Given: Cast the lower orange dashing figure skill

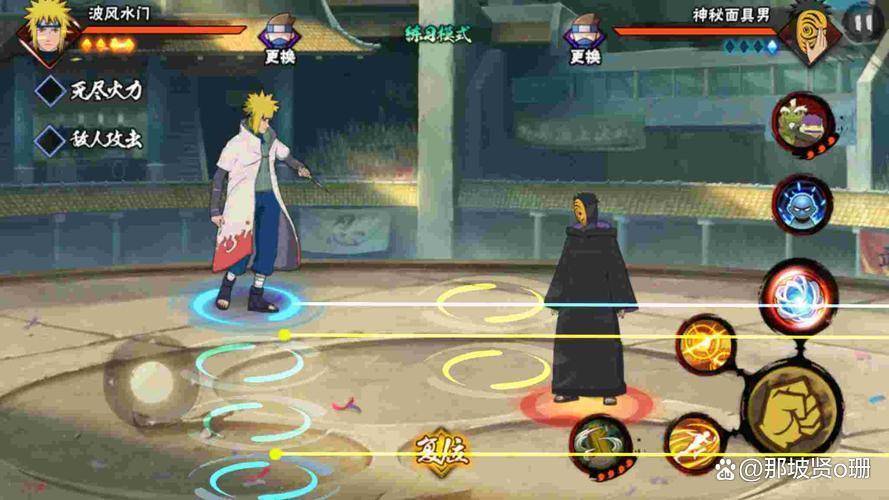Looking at the screenshot, I should tap(697, 445).
